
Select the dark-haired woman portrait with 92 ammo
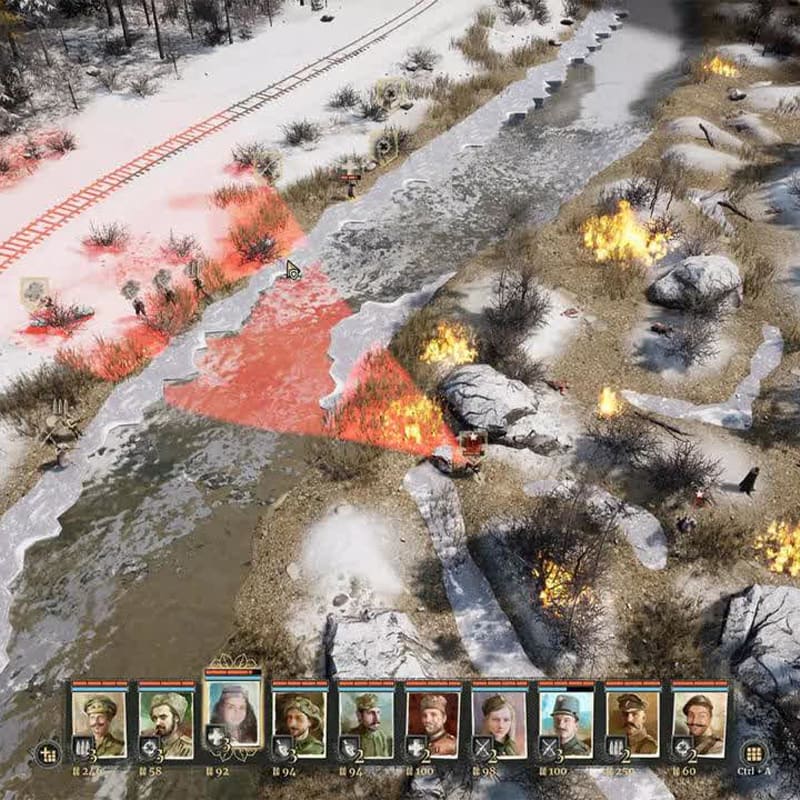(x=232, y=712)
